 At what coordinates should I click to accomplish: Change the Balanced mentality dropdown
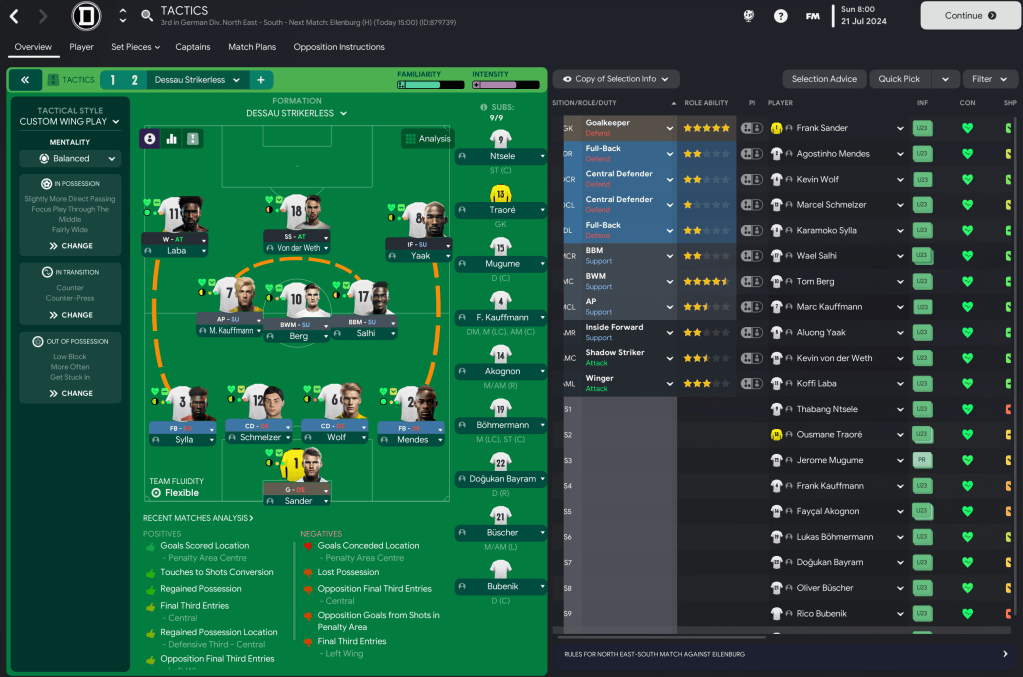[x=70, y=158]
